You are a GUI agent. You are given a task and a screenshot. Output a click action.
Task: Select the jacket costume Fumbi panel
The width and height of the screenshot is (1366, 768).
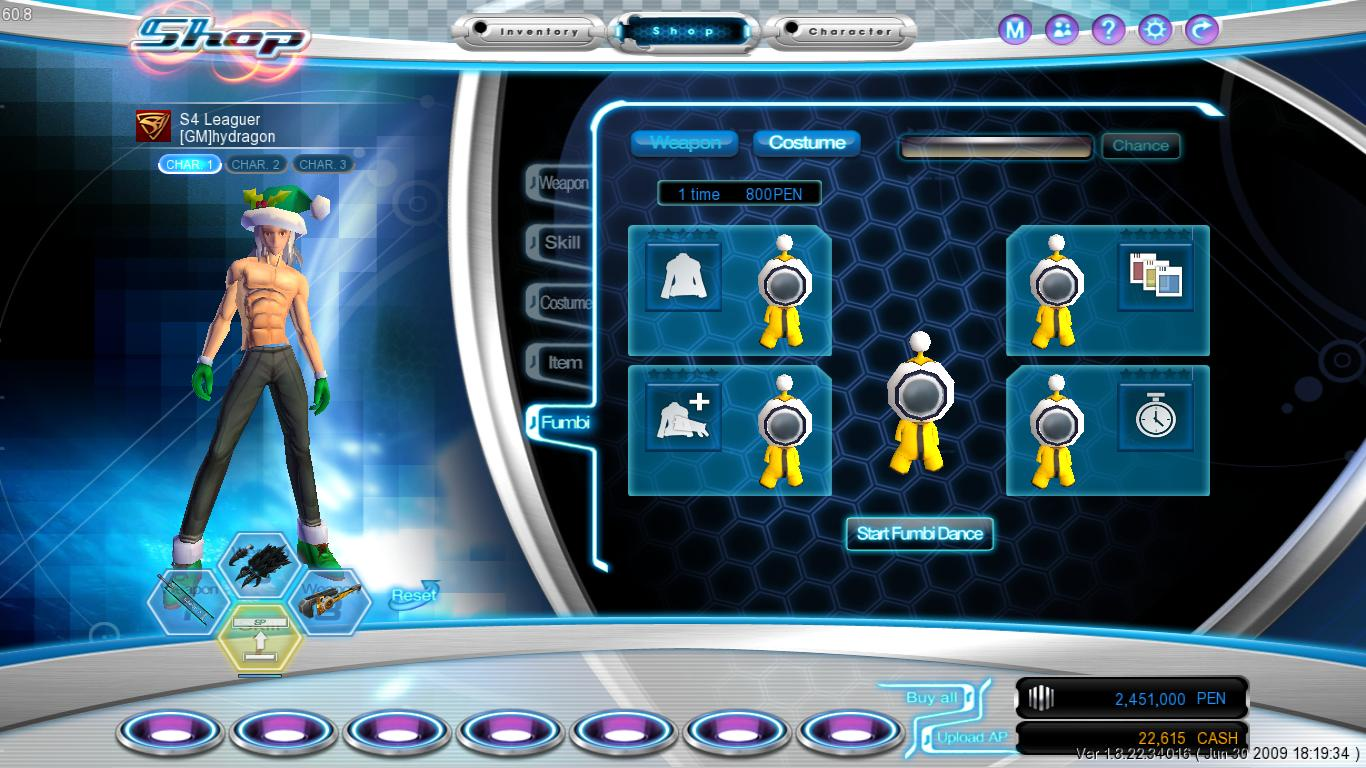(729, 291)
